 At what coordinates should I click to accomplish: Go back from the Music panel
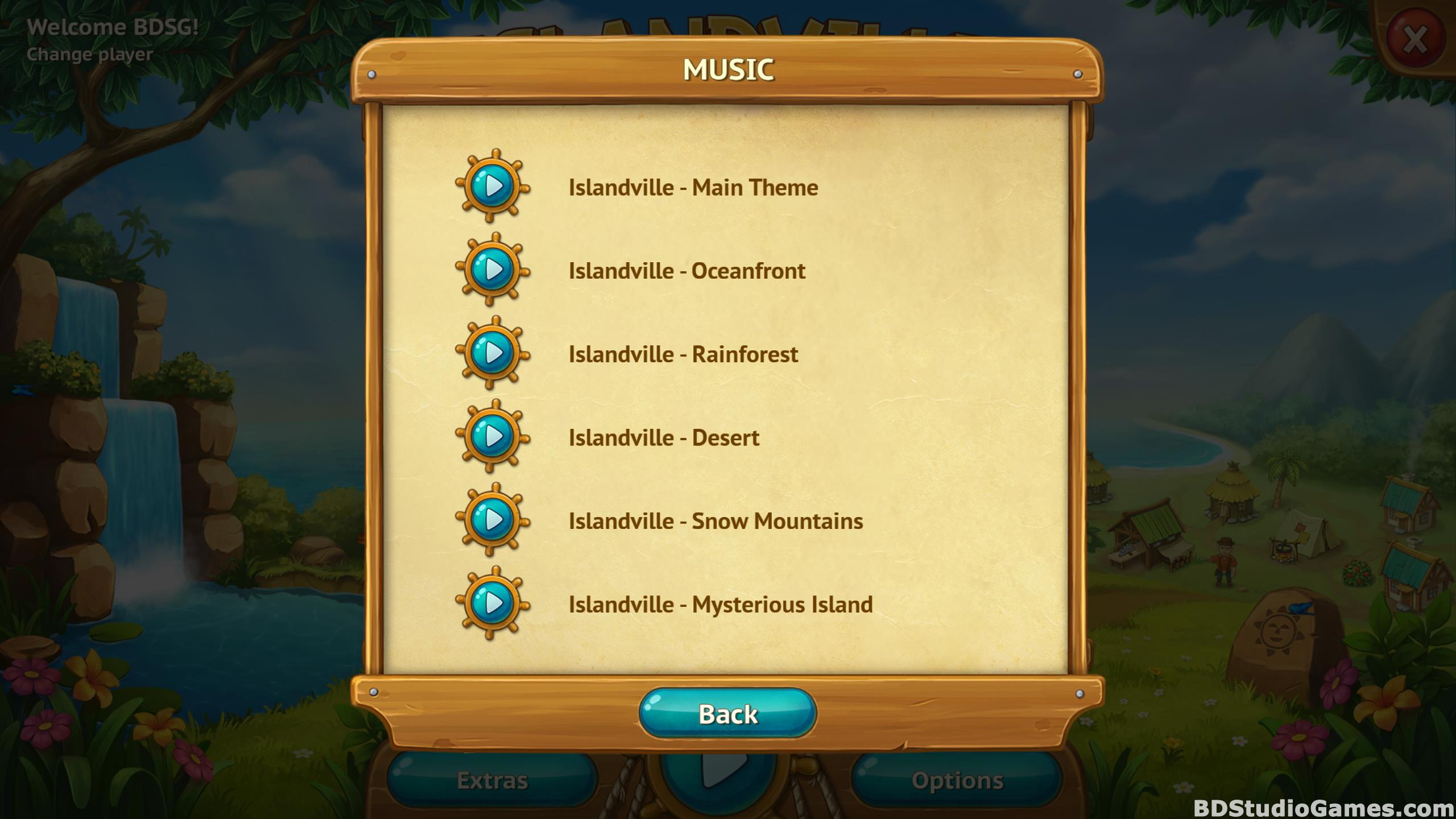point(727,714)
